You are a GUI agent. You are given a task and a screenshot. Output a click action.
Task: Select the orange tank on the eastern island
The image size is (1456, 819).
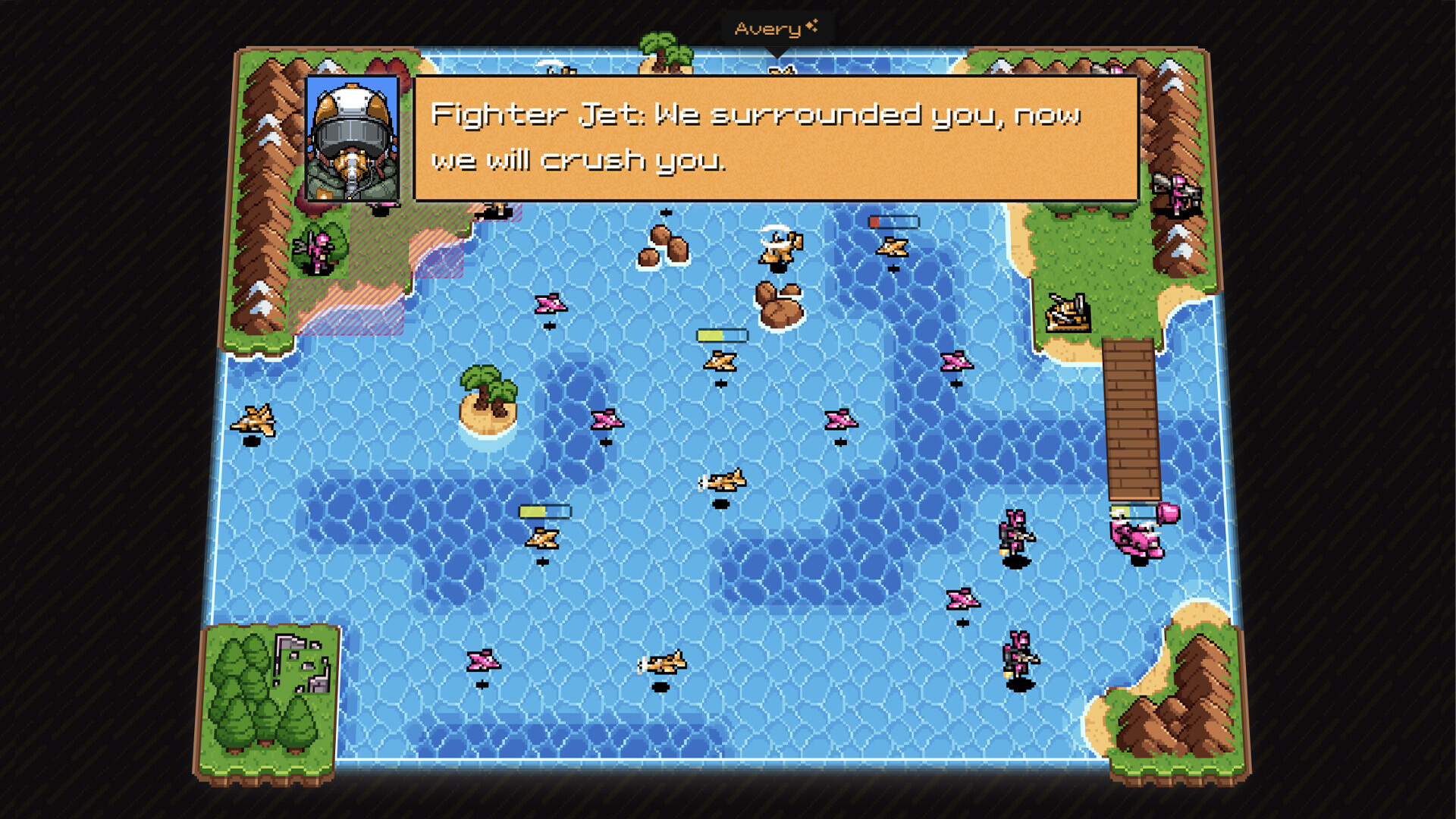[x=1068, y=314]
